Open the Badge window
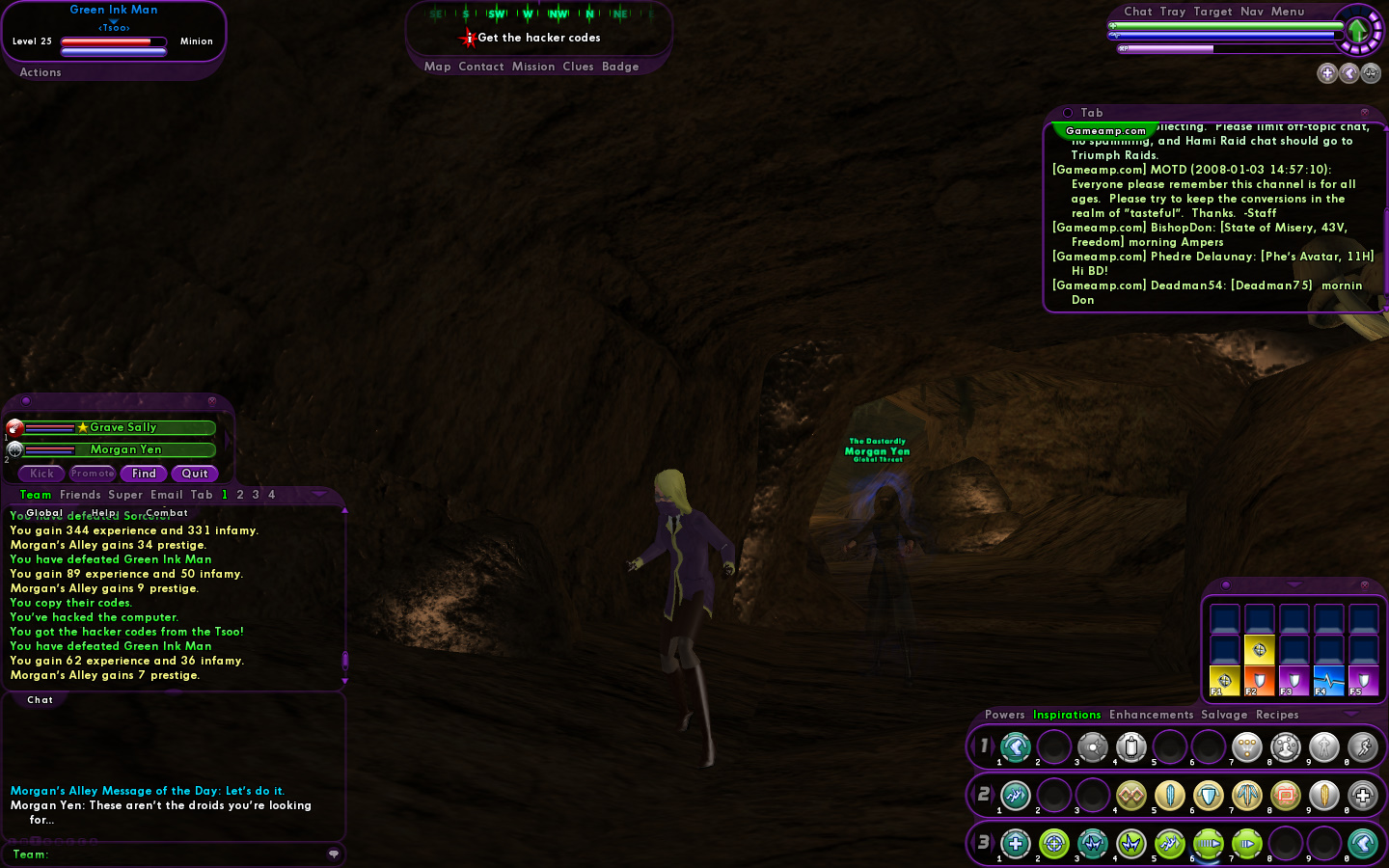Viewport: 1389px width, 868px height. click(x=620, y=67)
